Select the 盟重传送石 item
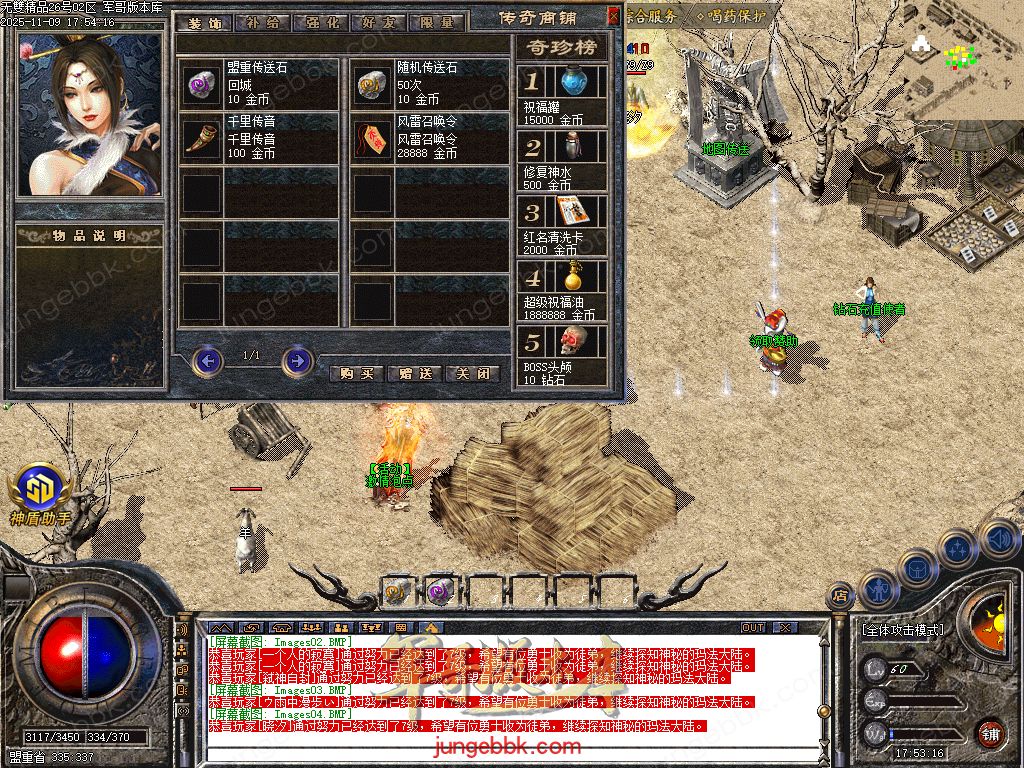Viewport: 1024px width, 768px height. [200, 85]
